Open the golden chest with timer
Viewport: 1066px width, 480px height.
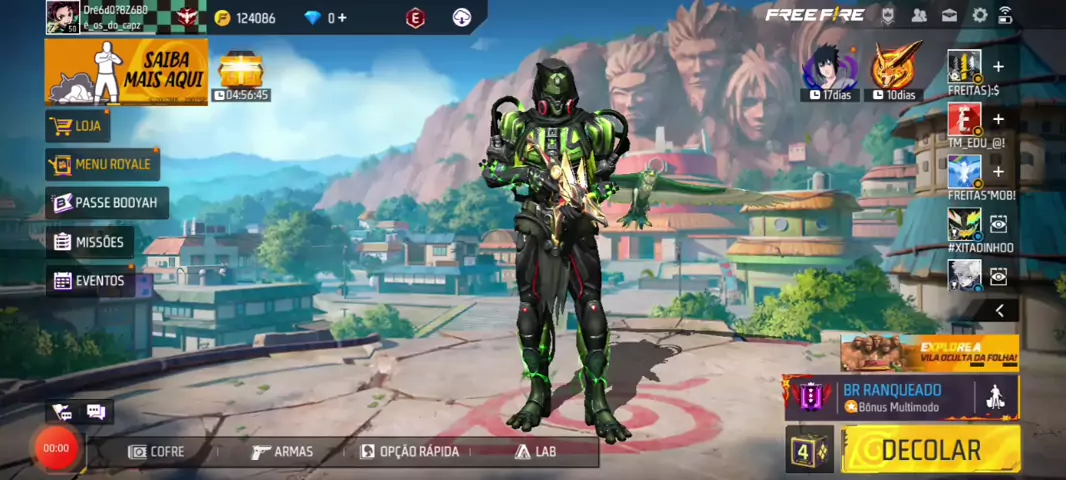coord(240,69)
